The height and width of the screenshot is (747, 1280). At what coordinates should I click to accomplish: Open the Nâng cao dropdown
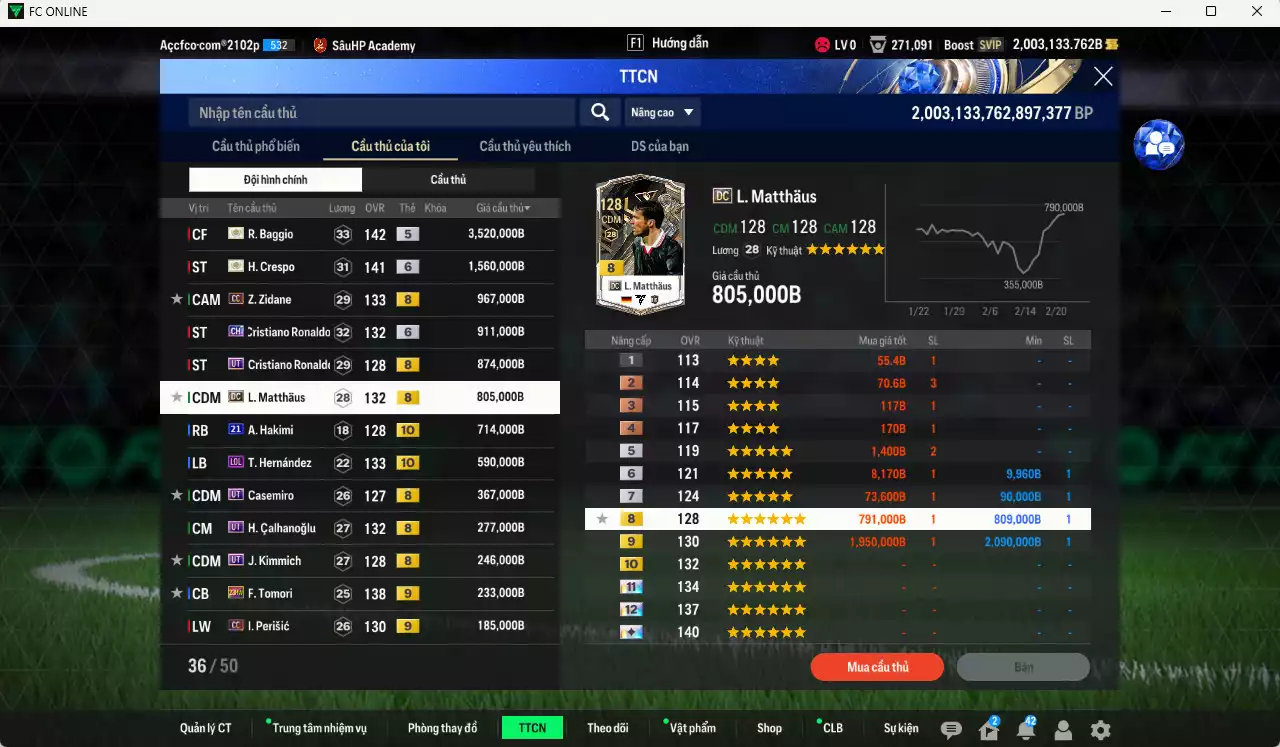click(x=662, y=113)
